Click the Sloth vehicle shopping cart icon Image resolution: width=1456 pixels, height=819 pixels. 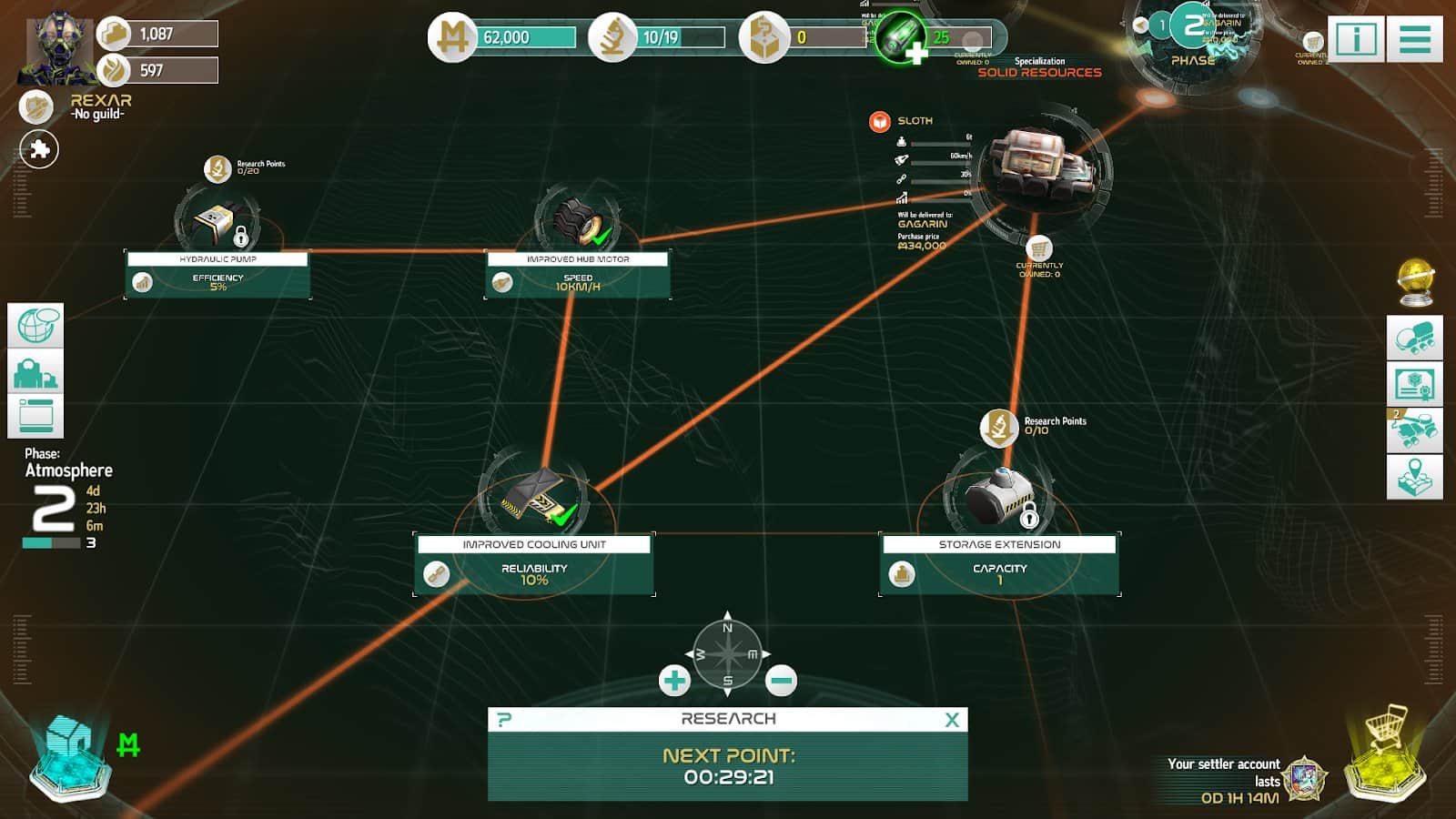click(1039, 248)
